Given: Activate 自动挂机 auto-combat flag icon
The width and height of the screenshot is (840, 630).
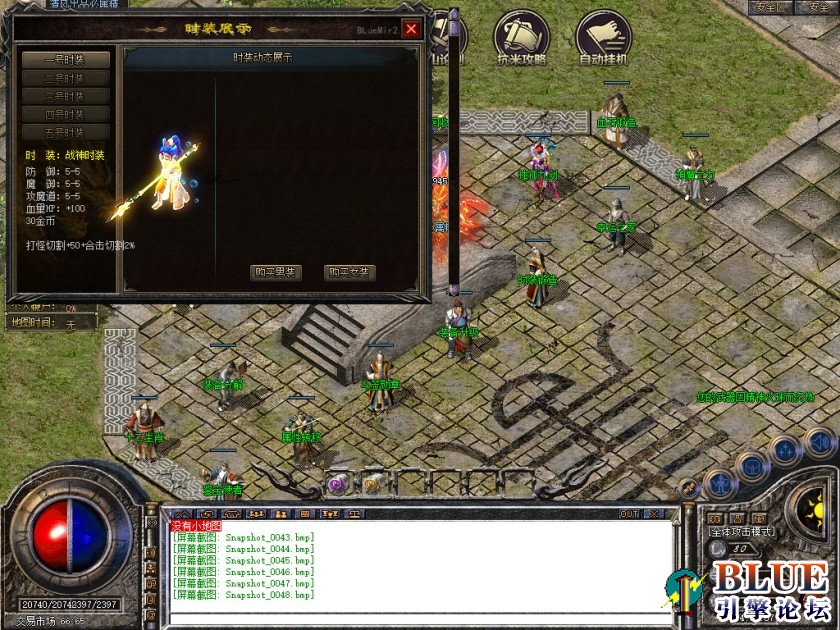Looking at the screenshot, I should pos(603,38).
